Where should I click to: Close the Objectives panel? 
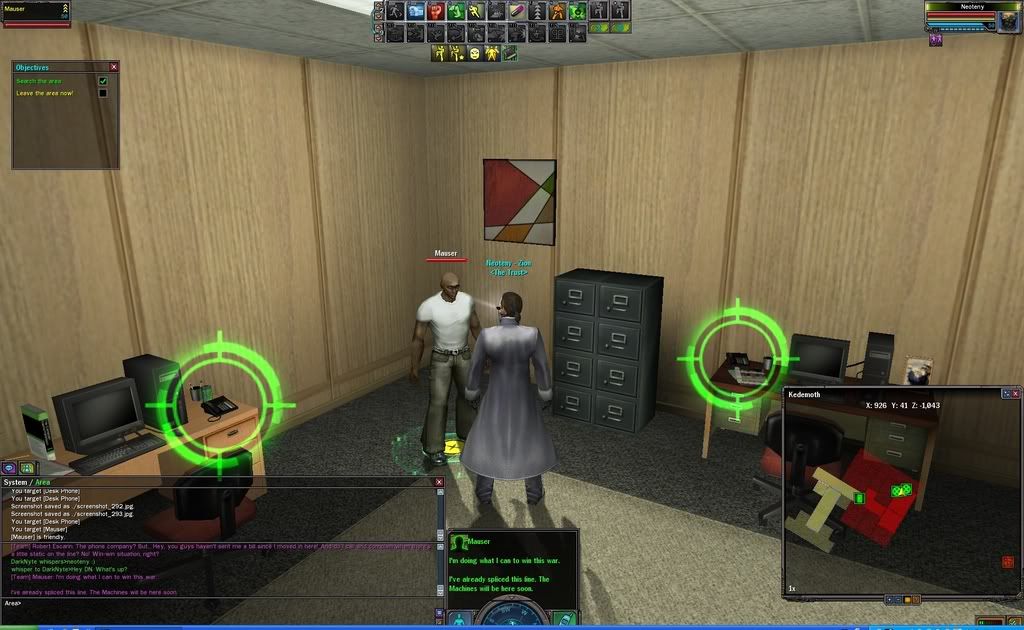click(113, 67)
